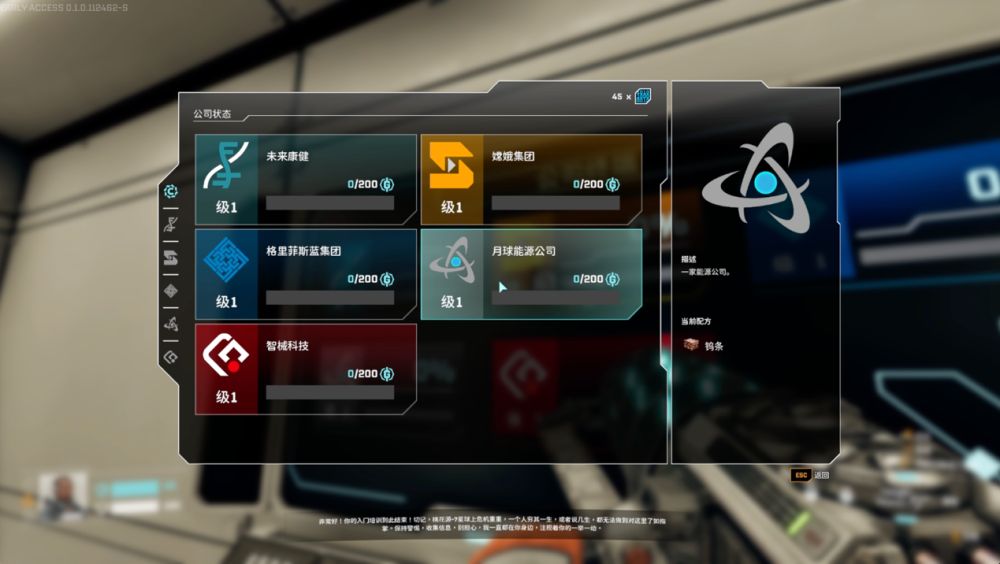Open the 智械科技 company card

coord(306,369)
